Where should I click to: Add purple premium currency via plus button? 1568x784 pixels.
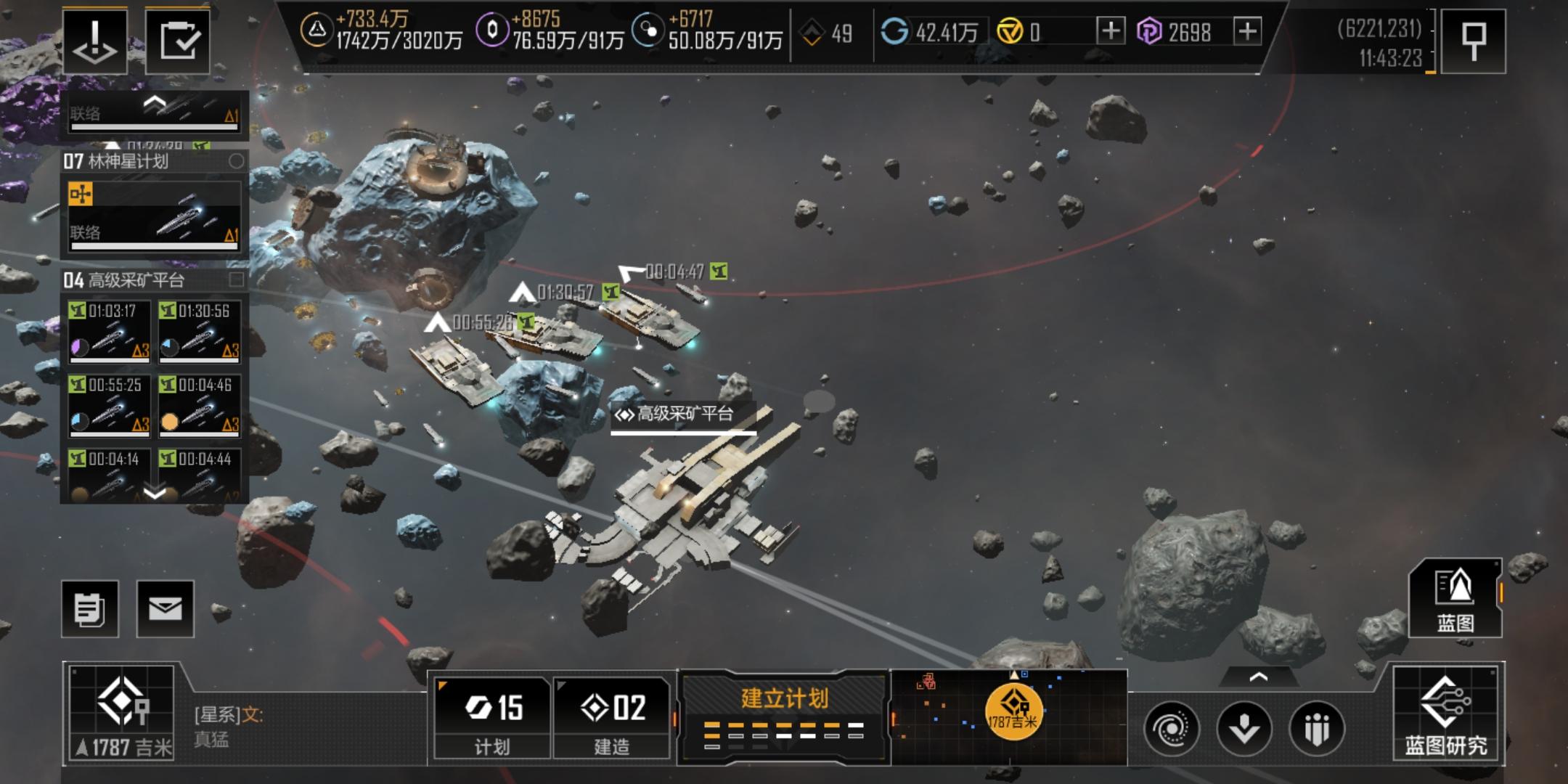pos(1247,32)
